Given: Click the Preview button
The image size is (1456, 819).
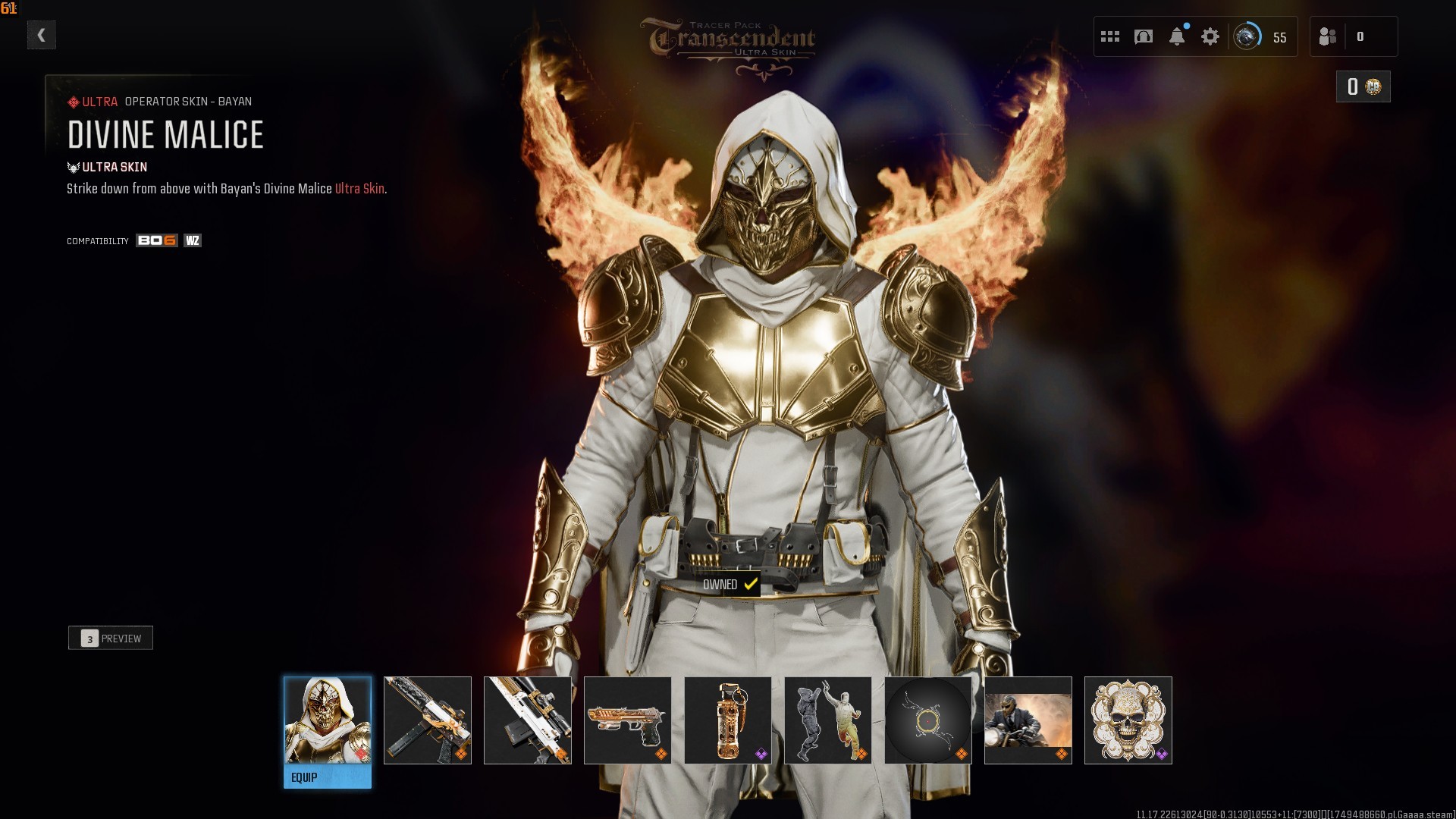Looking at the screenshot, I should (111, 639).
